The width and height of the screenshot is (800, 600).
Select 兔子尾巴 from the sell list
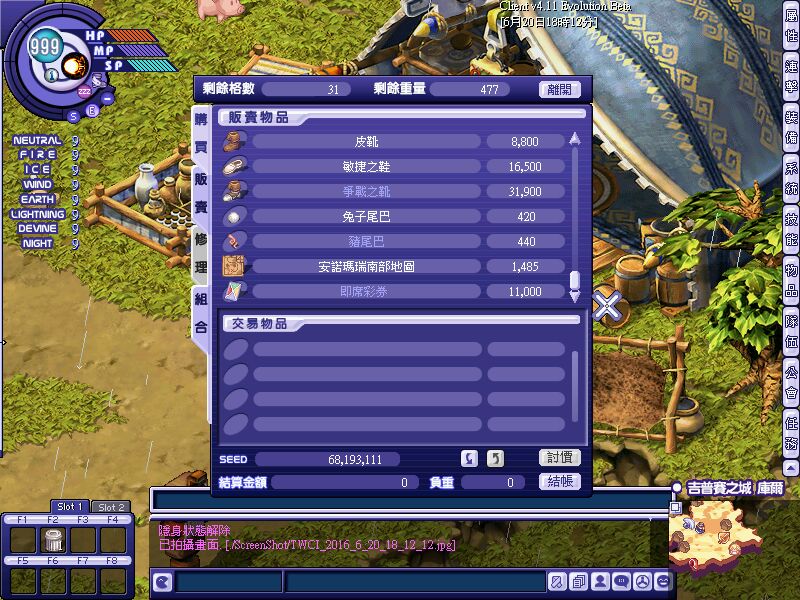click(x=365, y=217)
